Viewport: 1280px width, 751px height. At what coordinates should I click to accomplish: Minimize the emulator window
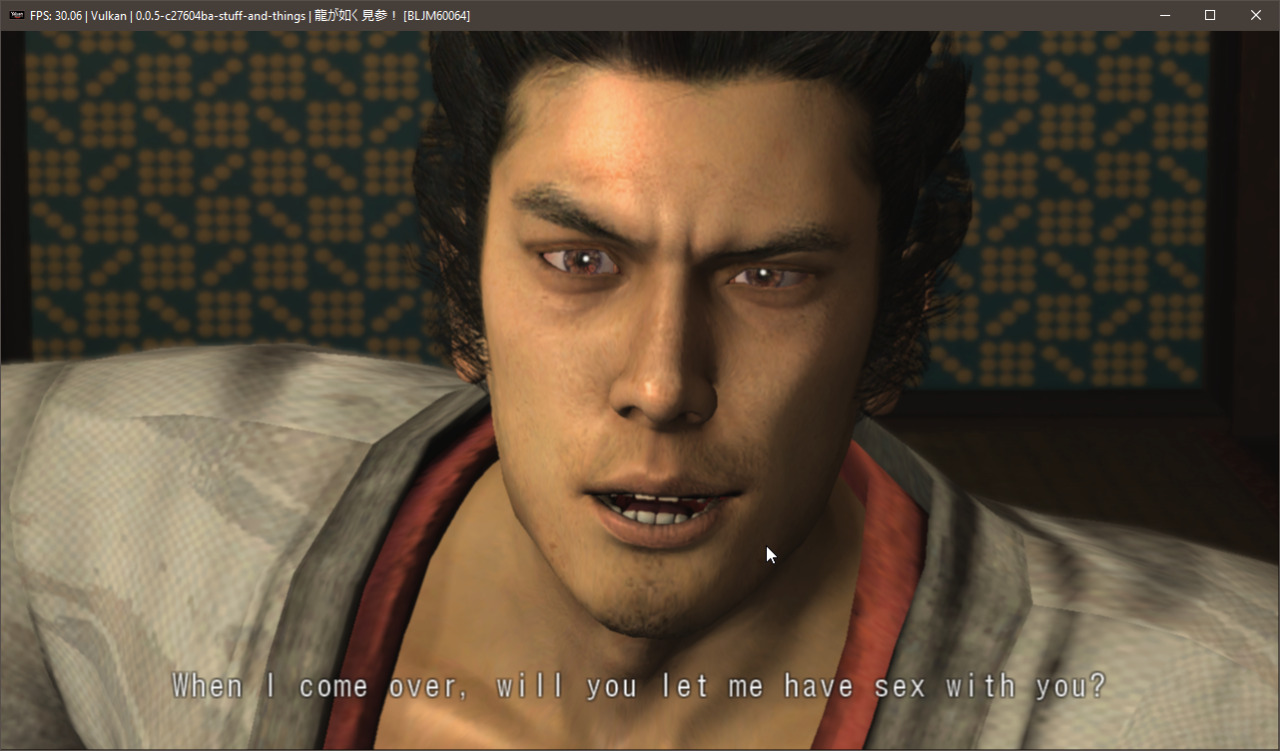click(x=1165, y=15)
